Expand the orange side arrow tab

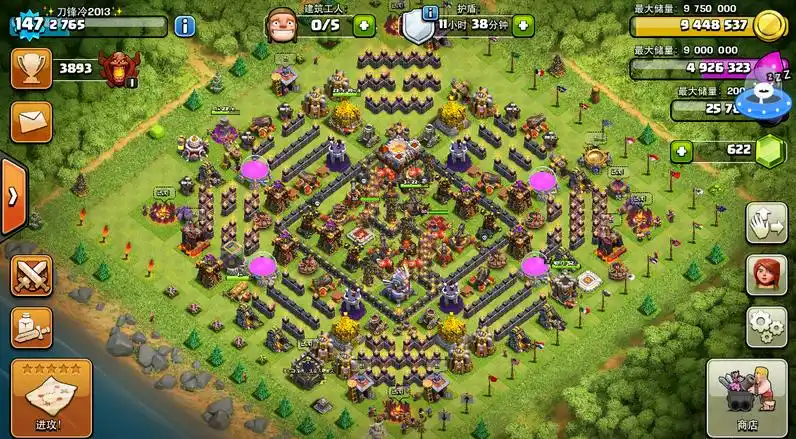pyautogui.click(x=12, y=196)
